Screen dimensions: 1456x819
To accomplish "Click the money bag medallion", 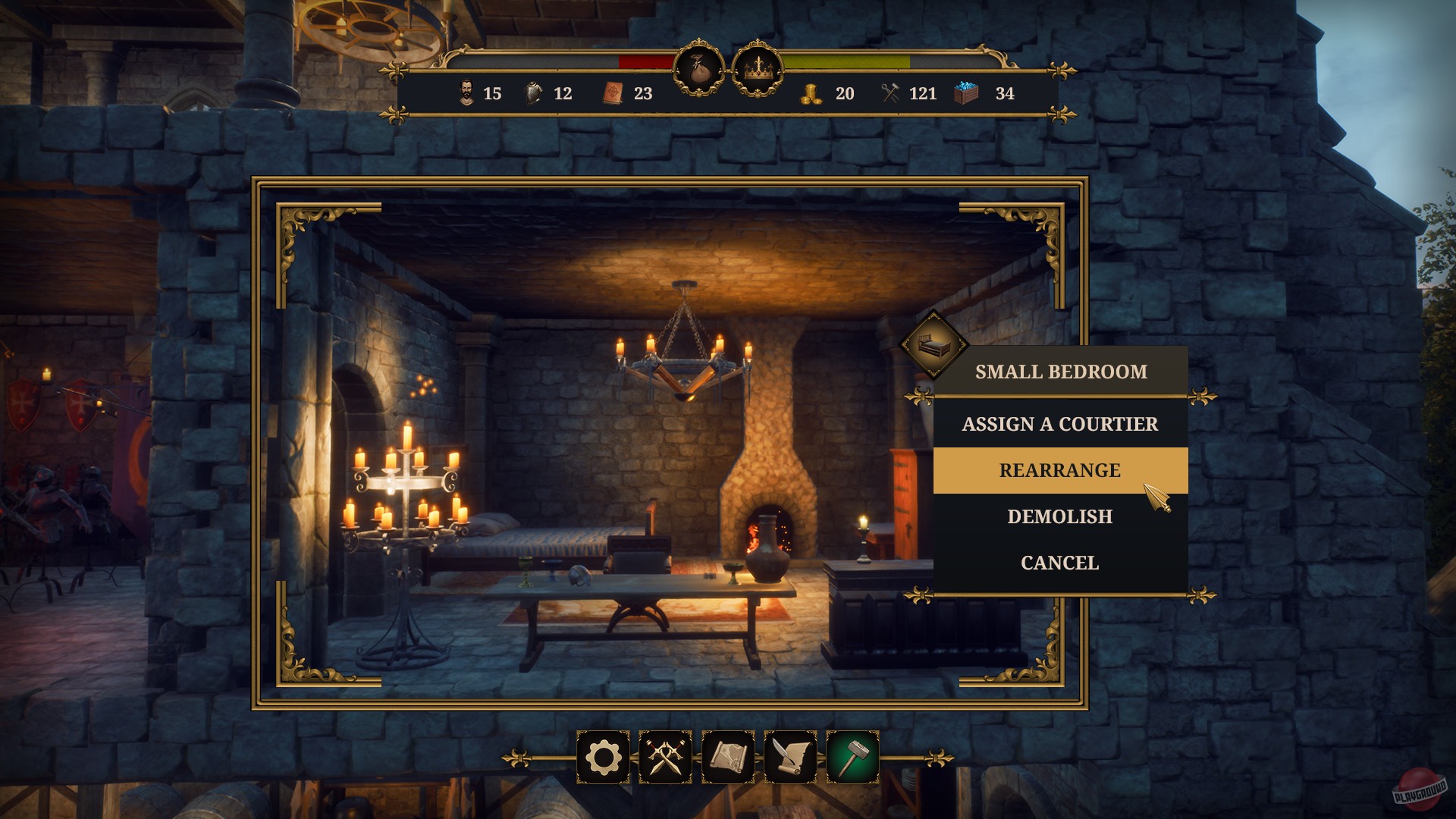I will click(x=698, y=69).
